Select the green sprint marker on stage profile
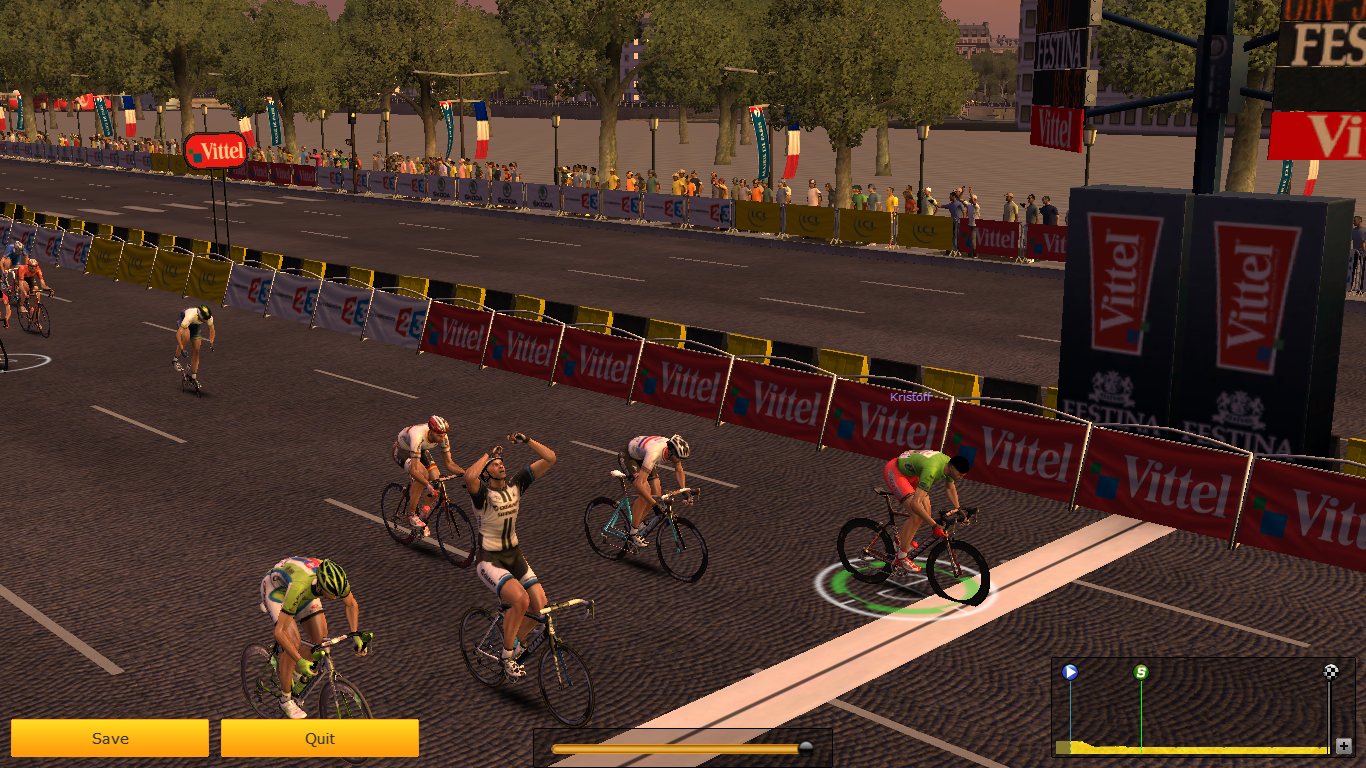The width and height of the screenshot is (1366, 768). 1141,672
